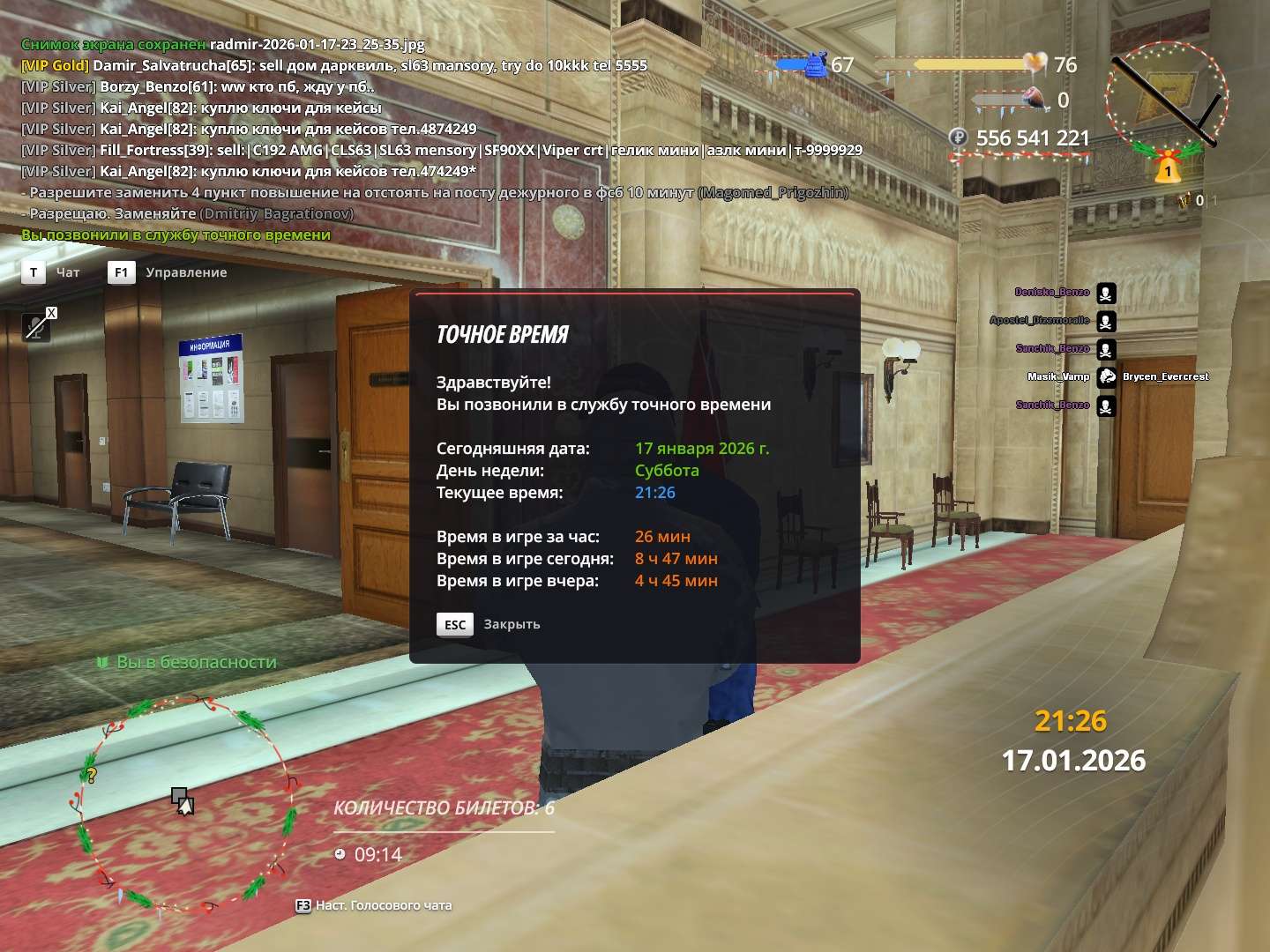
Task: Choose Masik_Vamp in the player list
Action: click(1058, 376)
